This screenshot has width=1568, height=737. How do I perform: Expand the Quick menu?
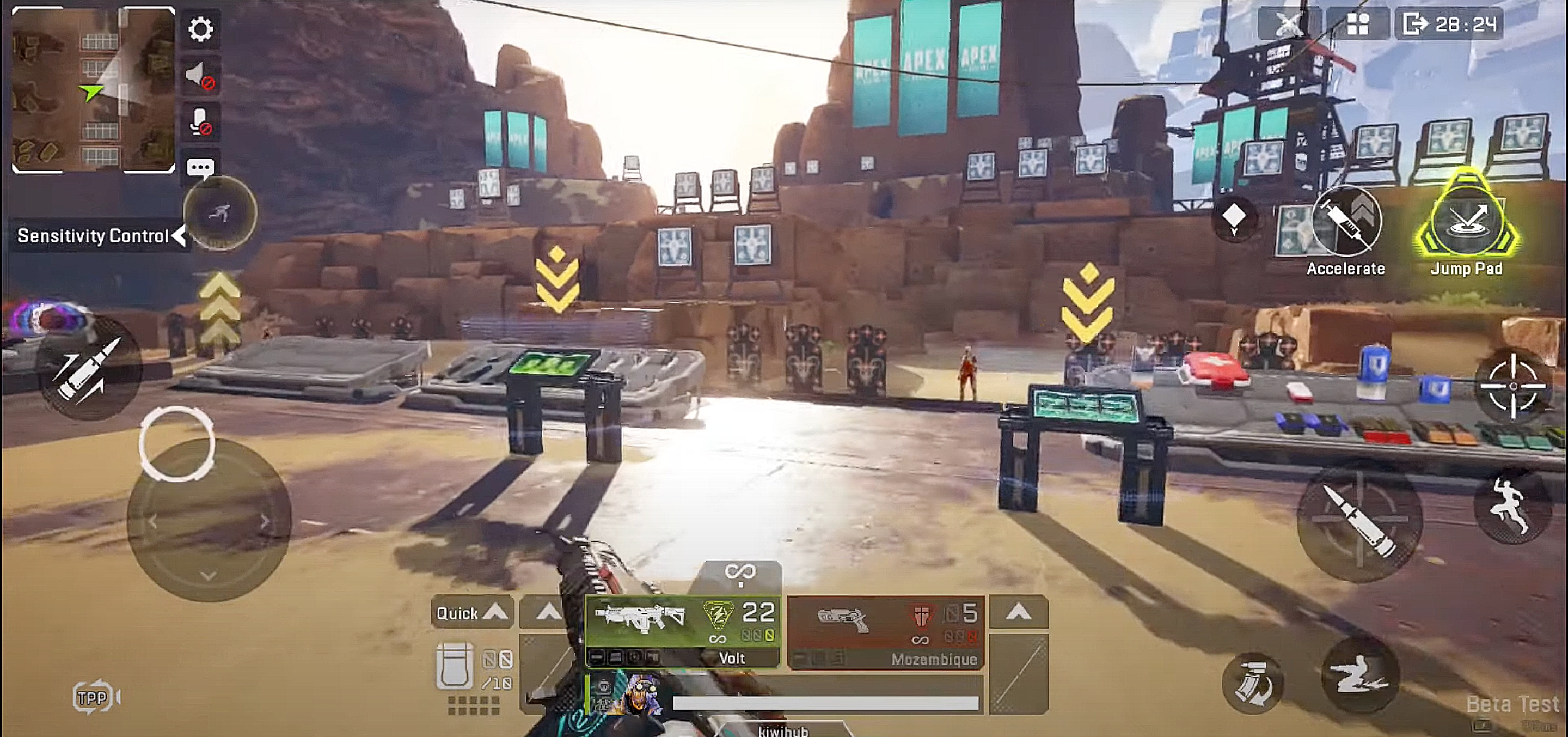[x=471, y=613]
